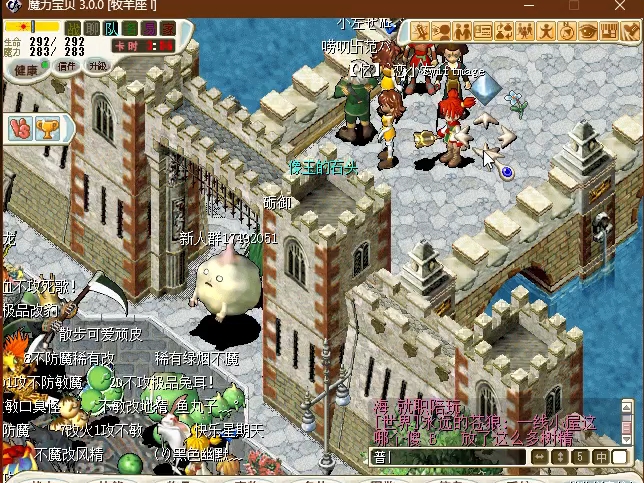Toggle the 聊 chat switch
Image resolution: width=644 pixels, height=483 pixels.
92,28
